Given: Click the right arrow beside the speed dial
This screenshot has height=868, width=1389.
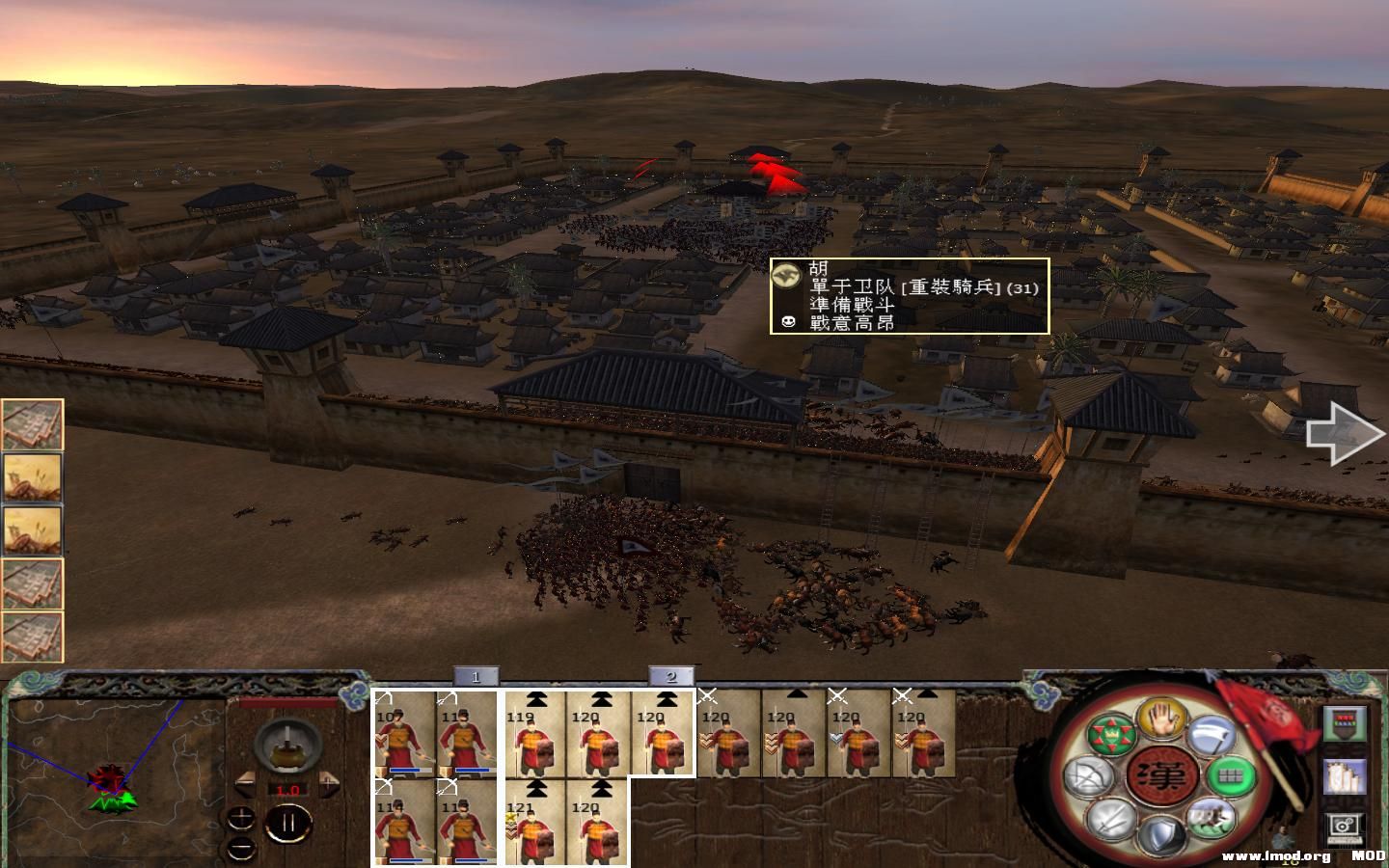Looking at the screenshot, I should (329, 783).
